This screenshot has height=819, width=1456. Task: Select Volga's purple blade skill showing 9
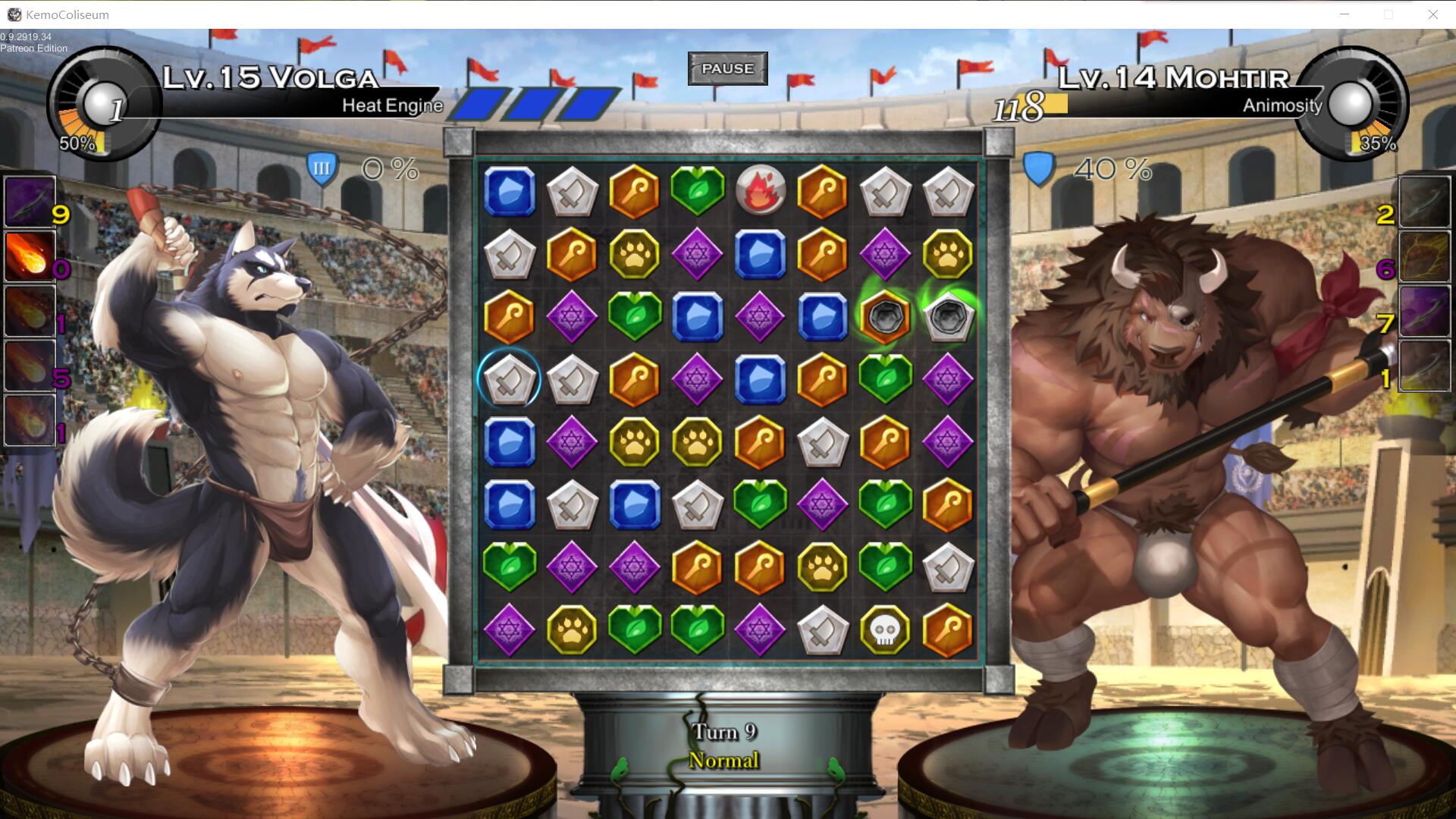click(30, 202)
